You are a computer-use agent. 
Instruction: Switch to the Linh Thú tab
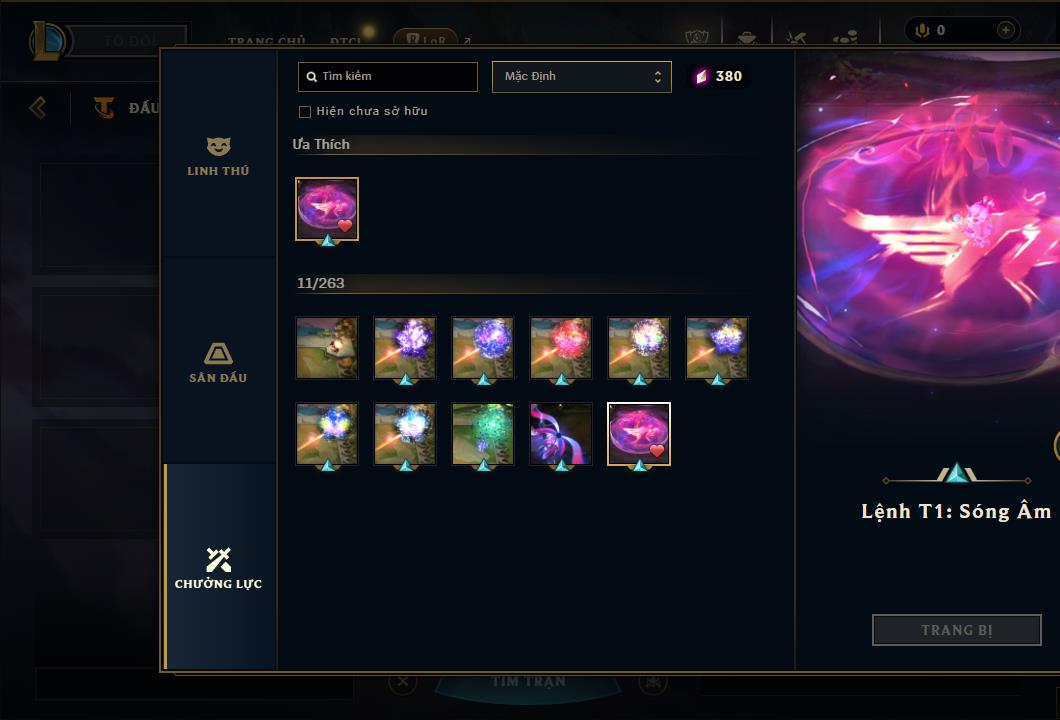tap(218, 156)
